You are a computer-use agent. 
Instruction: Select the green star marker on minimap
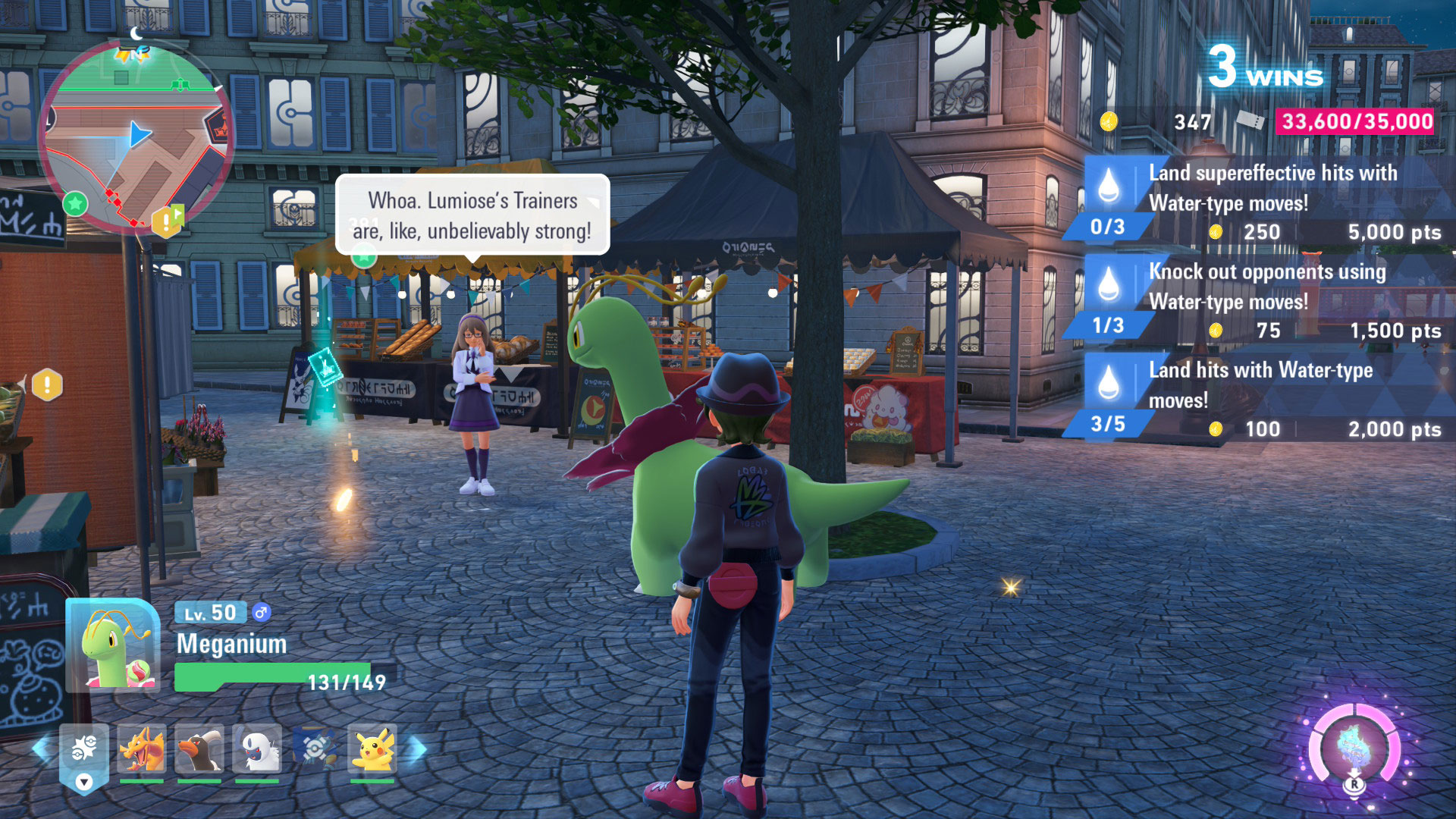coord(75,203)
